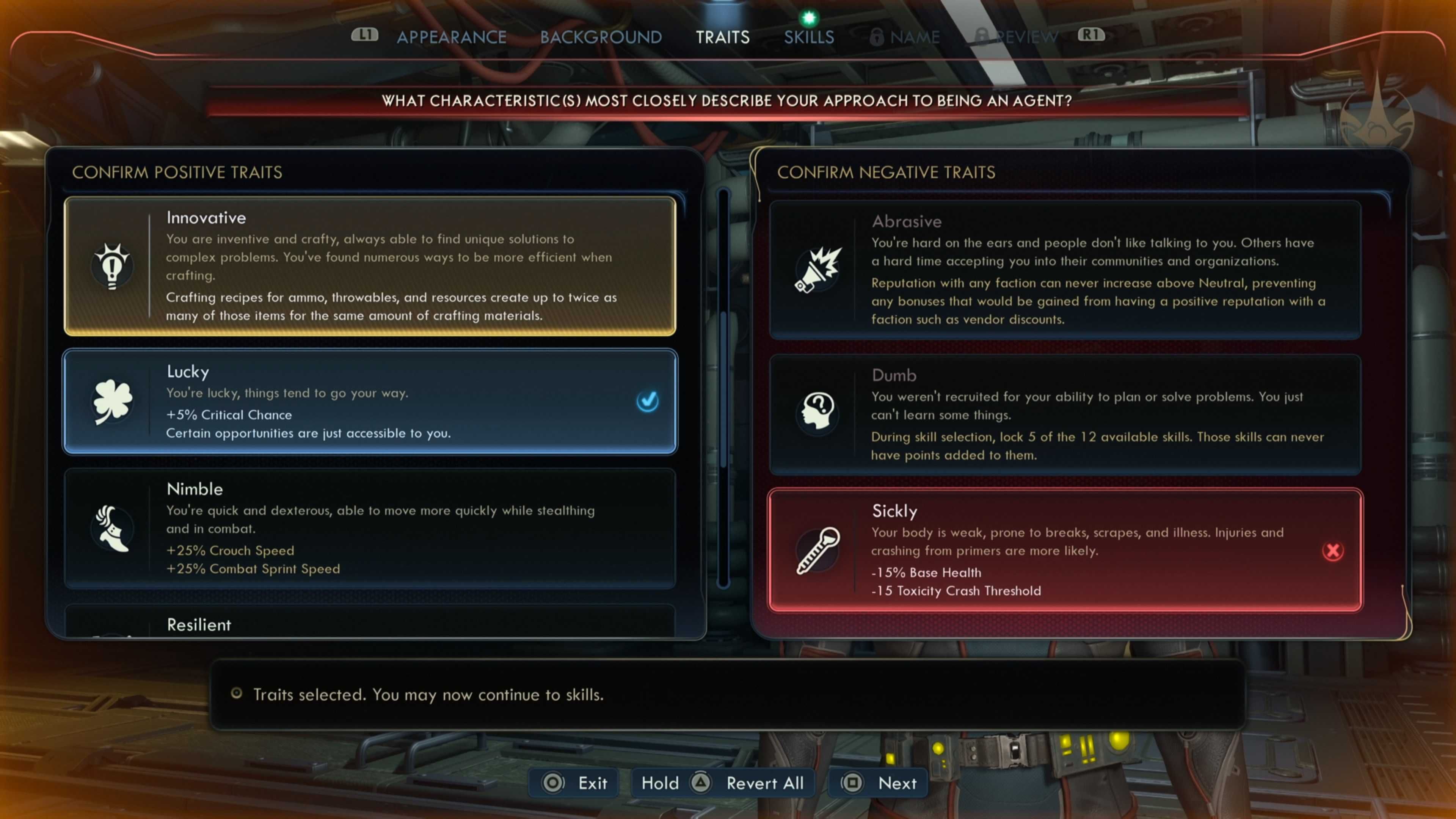
Task: Pick the Nimble positive trait
Action: tap(370, 528)
